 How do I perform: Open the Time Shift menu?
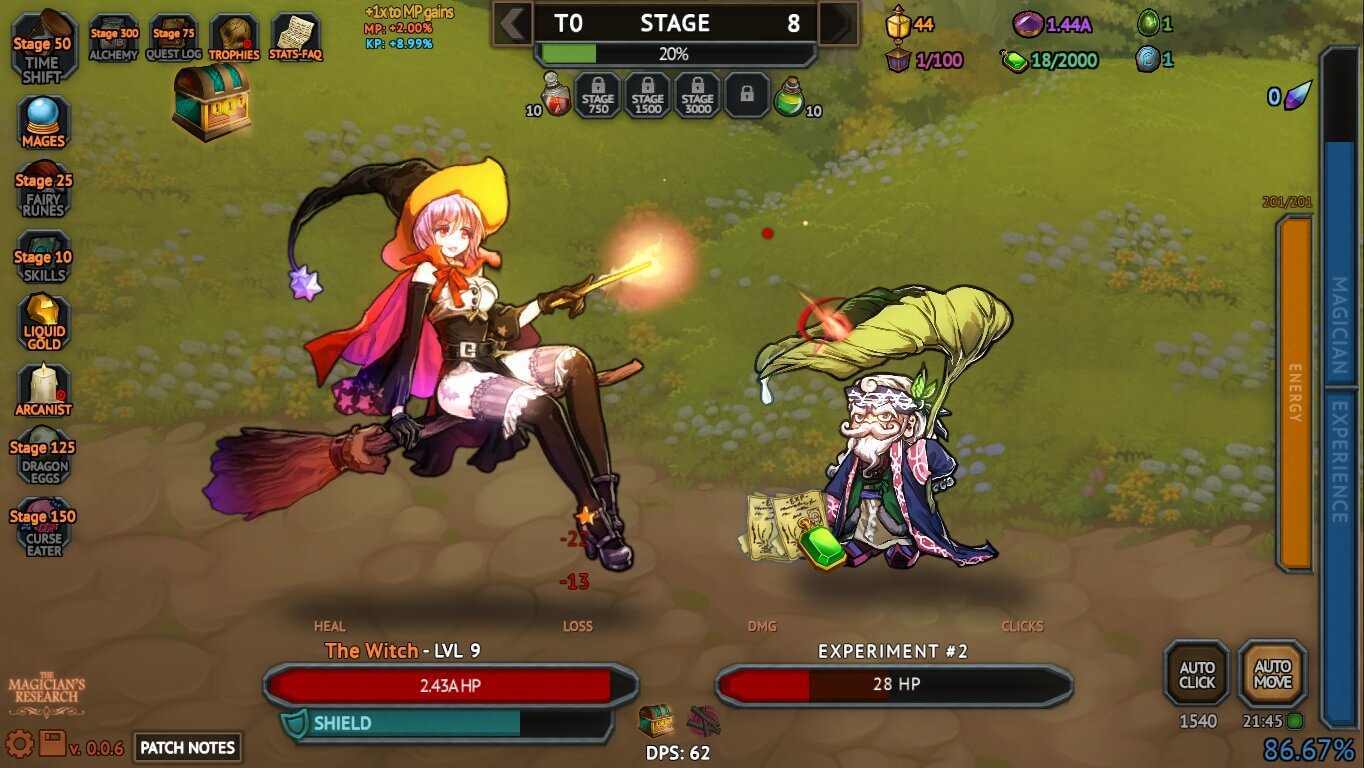[x=42, y=47]
